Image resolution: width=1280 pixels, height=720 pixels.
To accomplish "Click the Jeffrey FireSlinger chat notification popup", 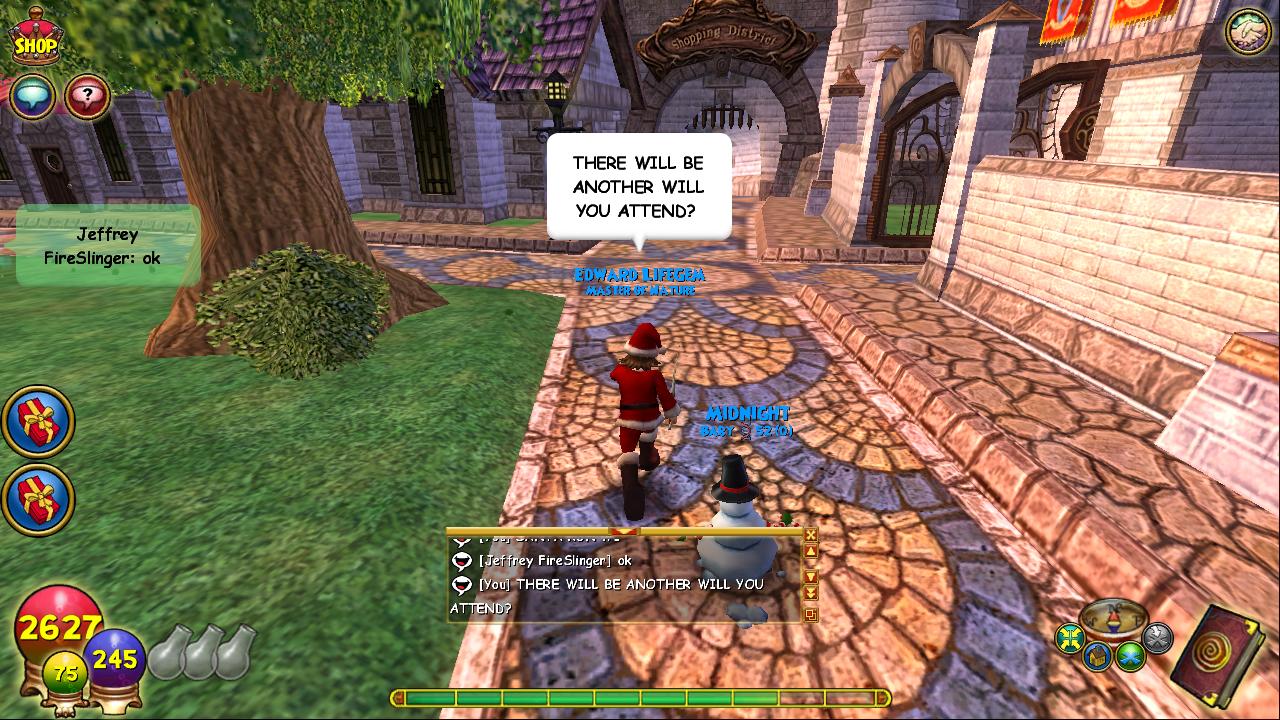I will coord(106,246).
